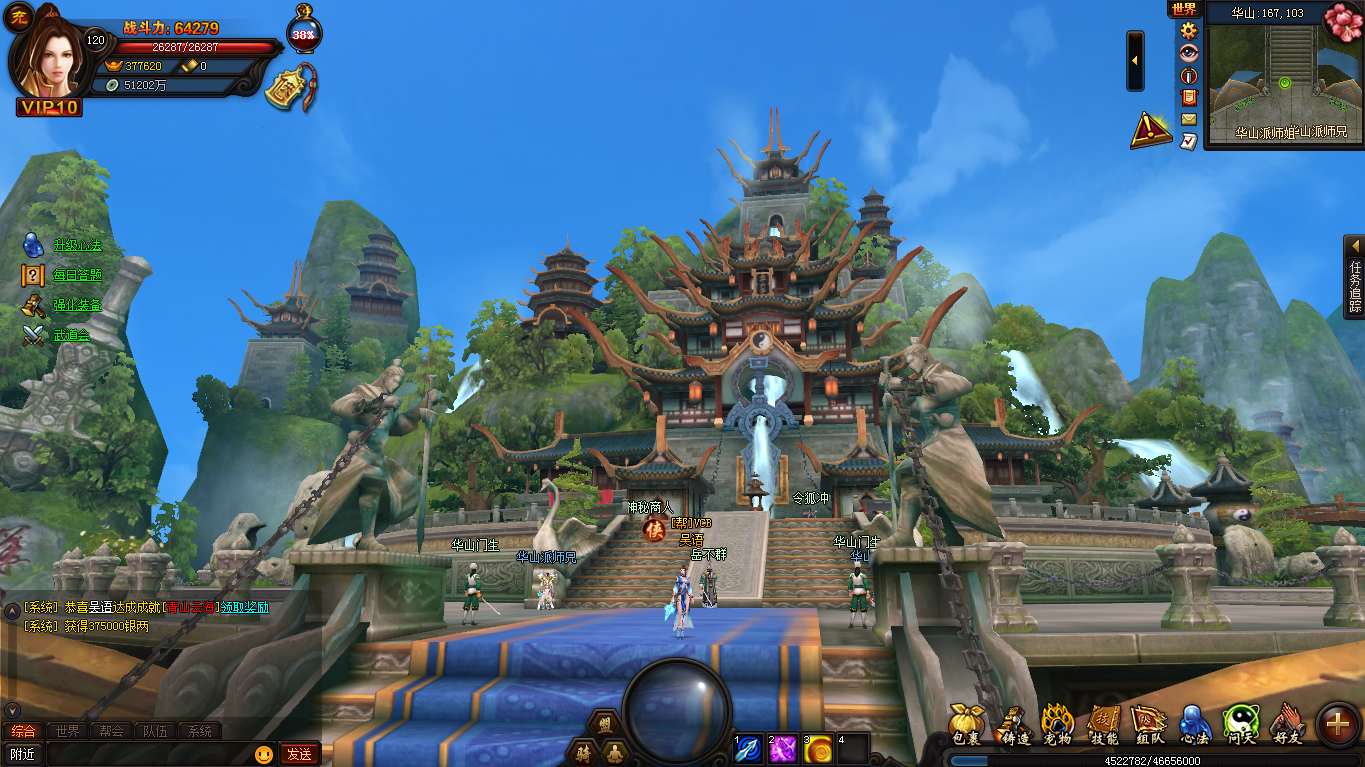Click the round plus button
Image resolution: width=1365 pixels, height=767 pixels.
click(1338, 724)
